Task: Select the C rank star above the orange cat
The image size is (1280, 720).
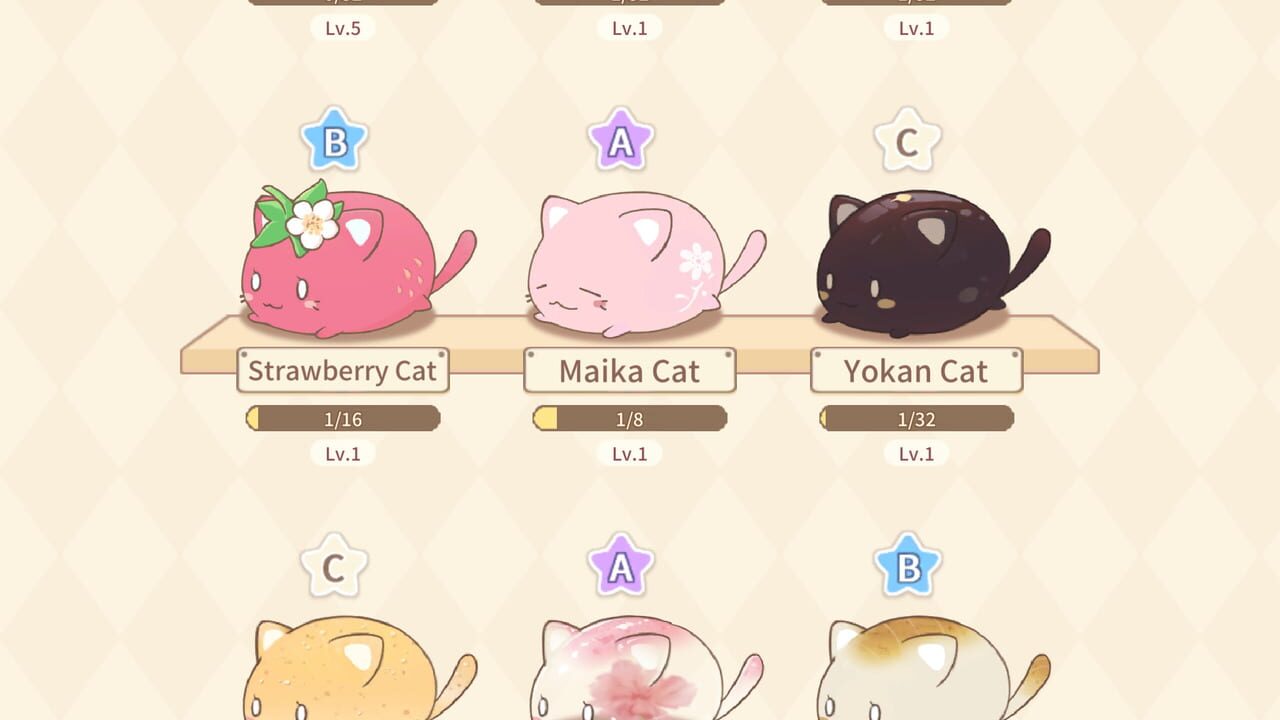Action: click(333, 566)
